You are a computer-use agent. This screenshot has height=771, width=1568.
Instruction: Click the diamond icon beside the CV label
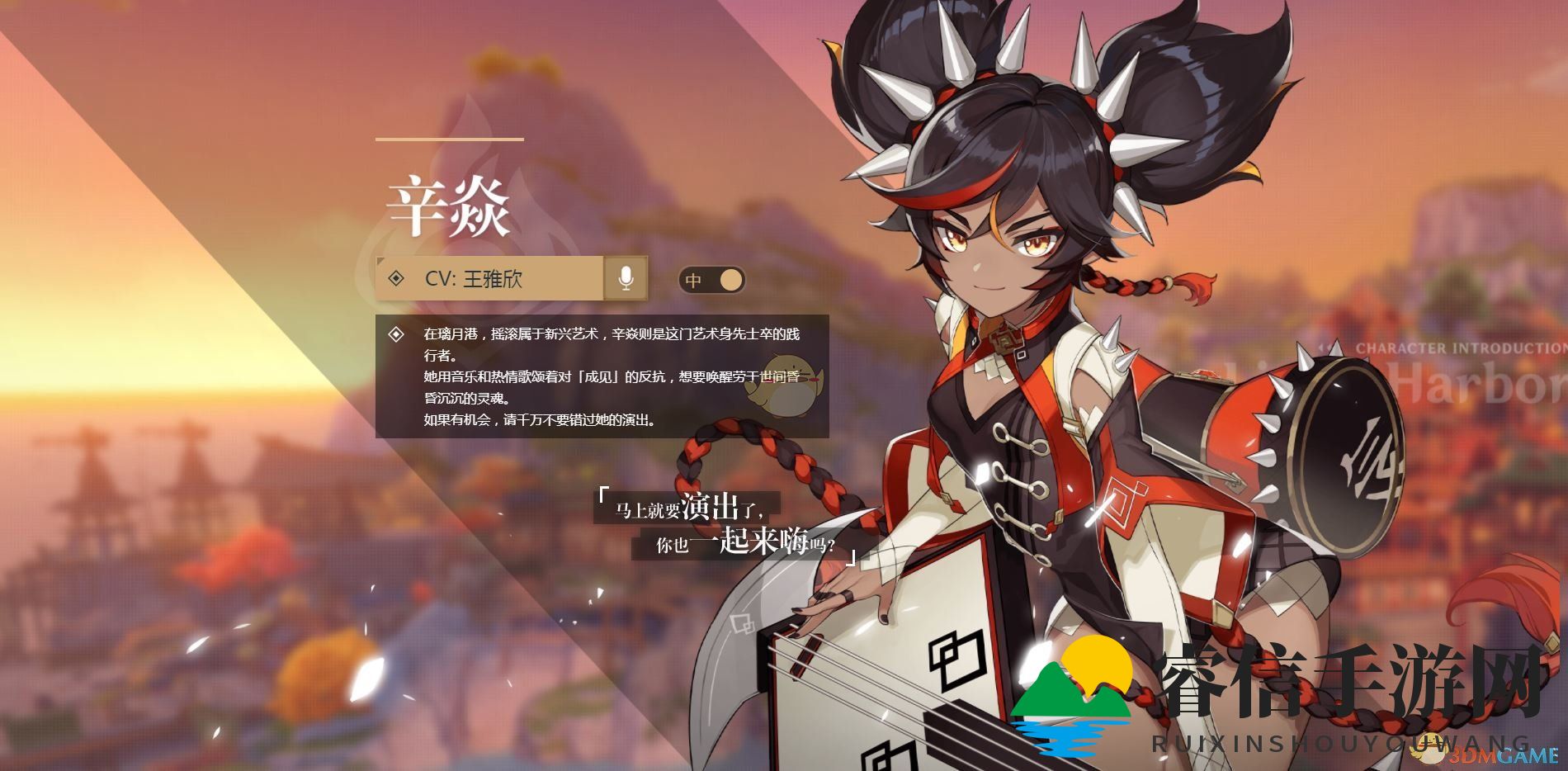394,280
